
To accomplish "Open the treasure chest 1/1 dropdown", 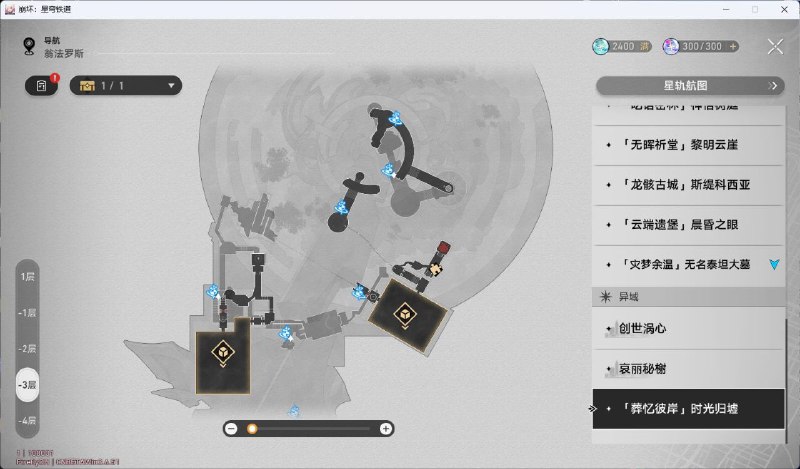I will (x=125, y=86).
